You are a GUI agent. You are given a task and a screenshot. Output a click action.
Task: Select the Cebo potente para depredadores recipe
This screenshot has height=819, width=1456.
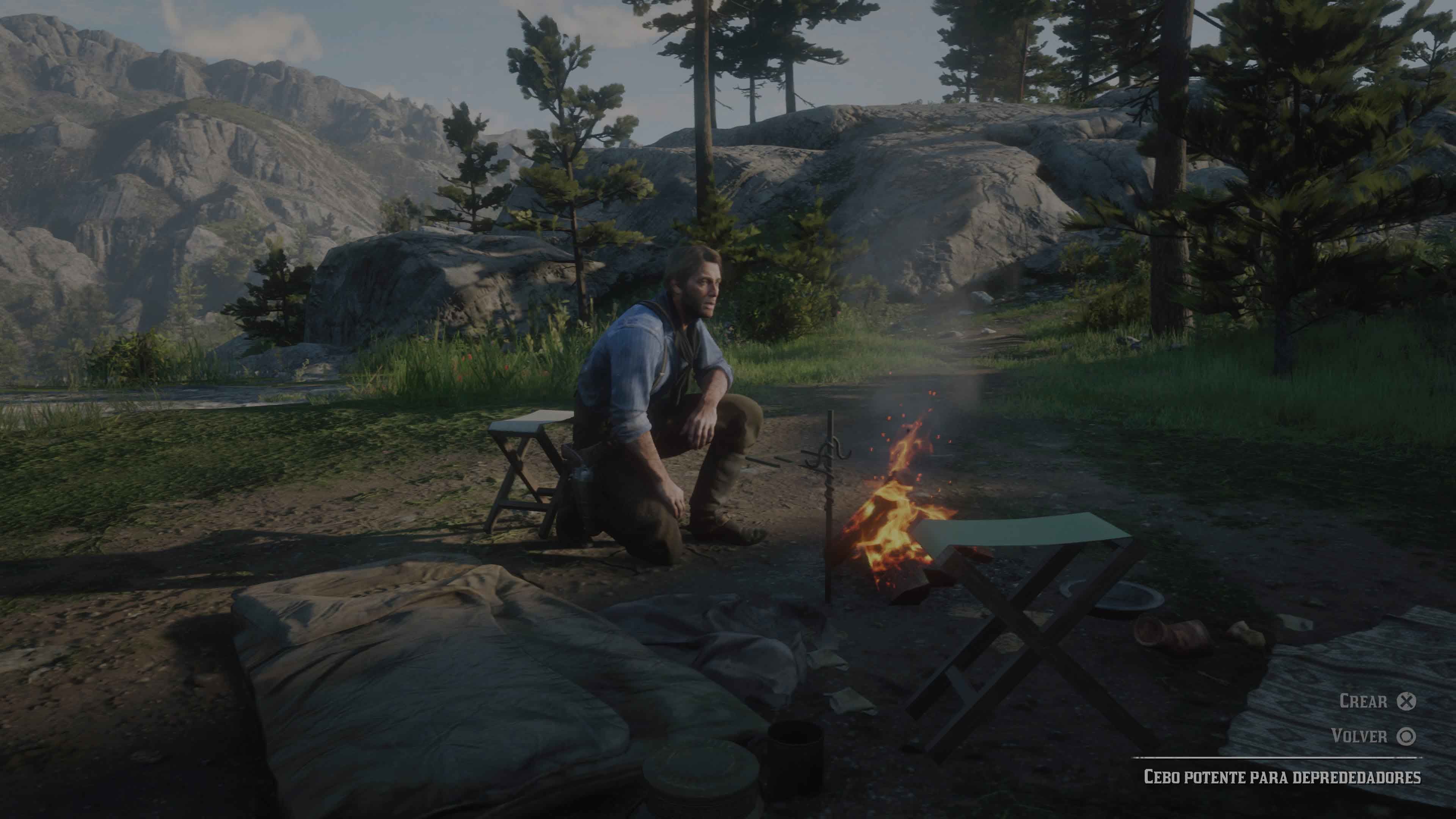pos(1282,777)
